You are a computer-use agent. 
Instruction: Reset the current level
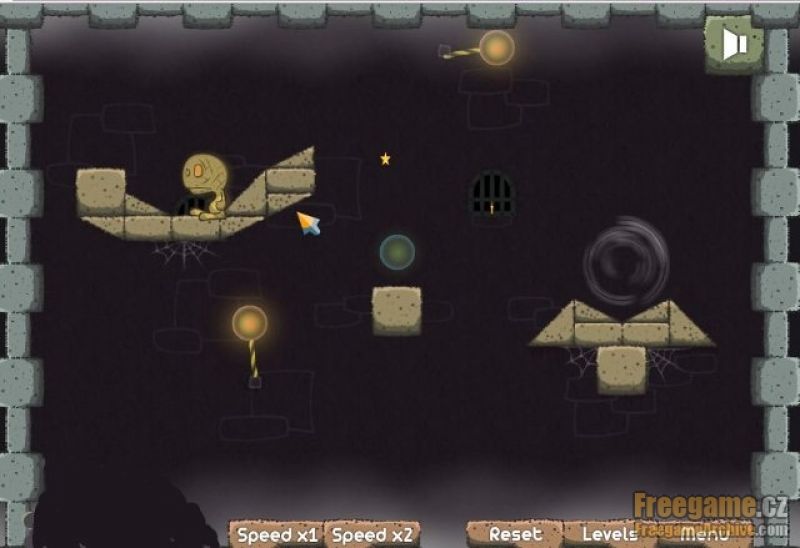pyautogui.click(x=515, y=535)
